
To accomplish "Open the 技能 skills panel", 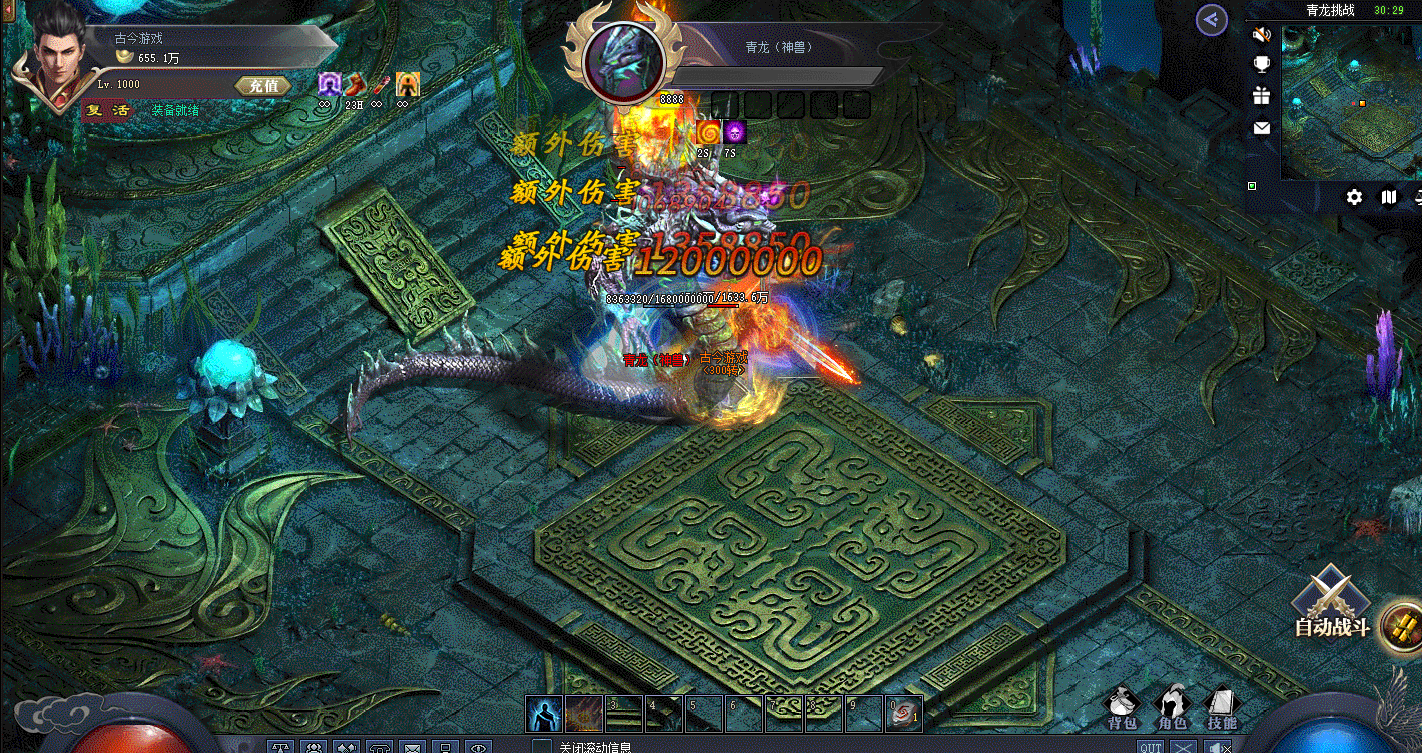I will [x=1221, y=708].
